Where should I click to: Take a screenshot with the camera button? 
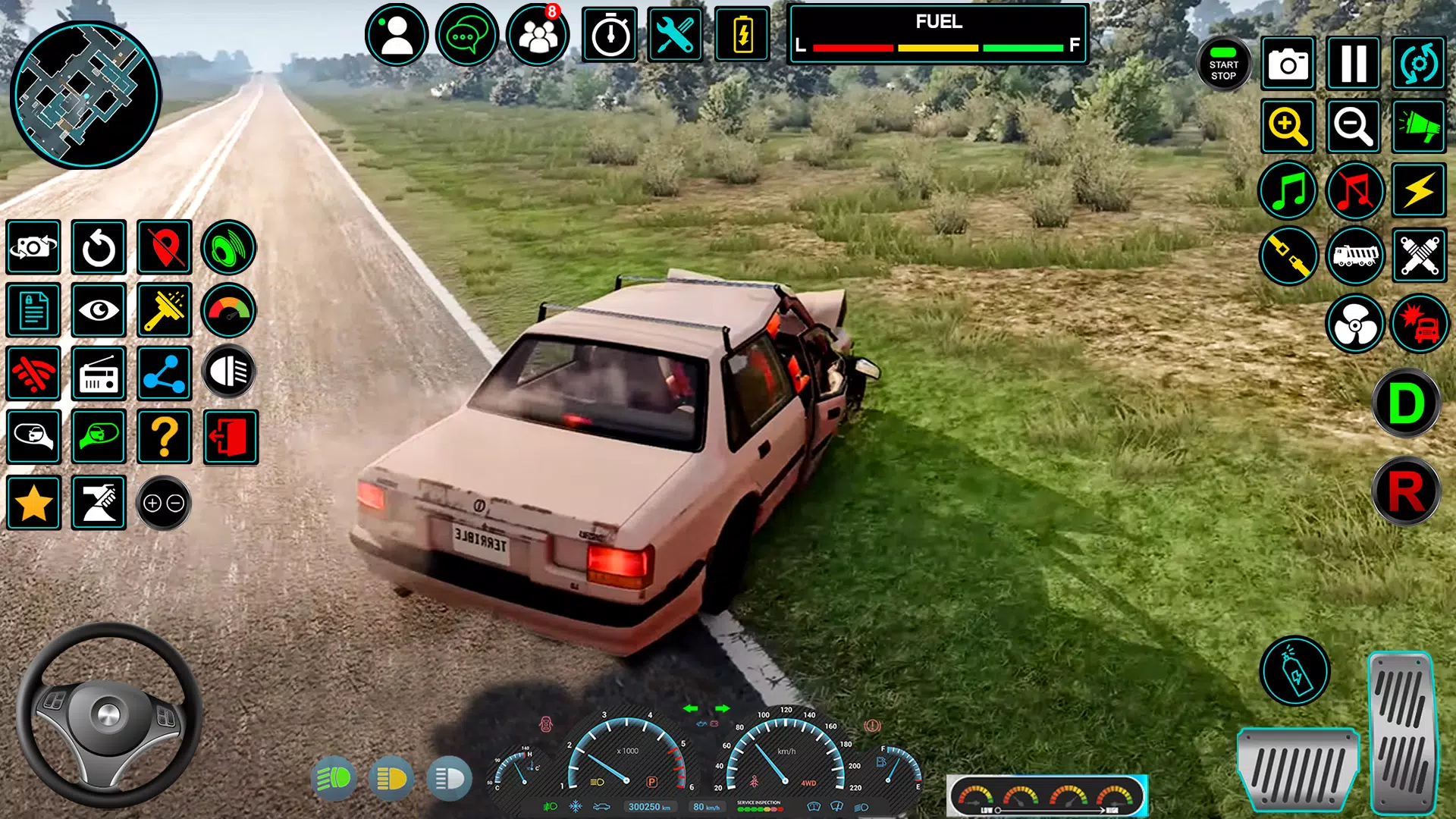[x=1288, y=64]
